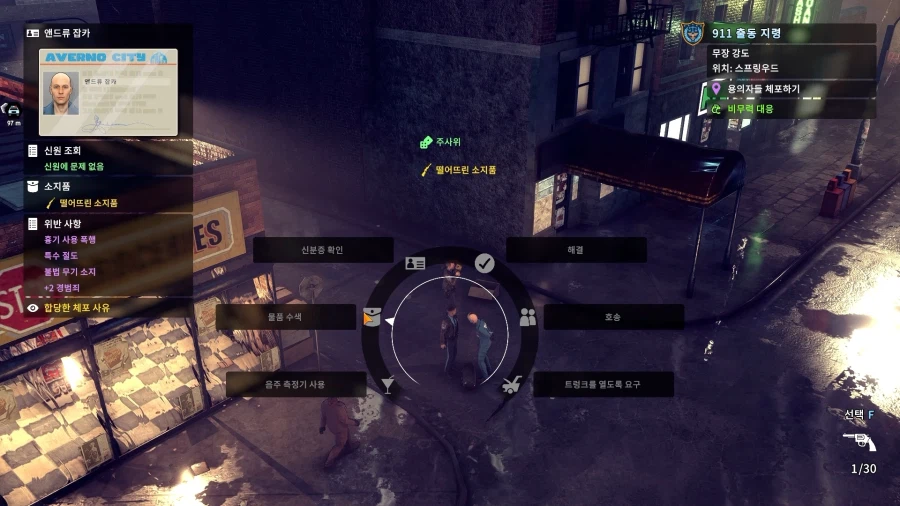Select the search bag icon on the wheel
Viewport: 900px width, 506px height.
click(372, 318)
